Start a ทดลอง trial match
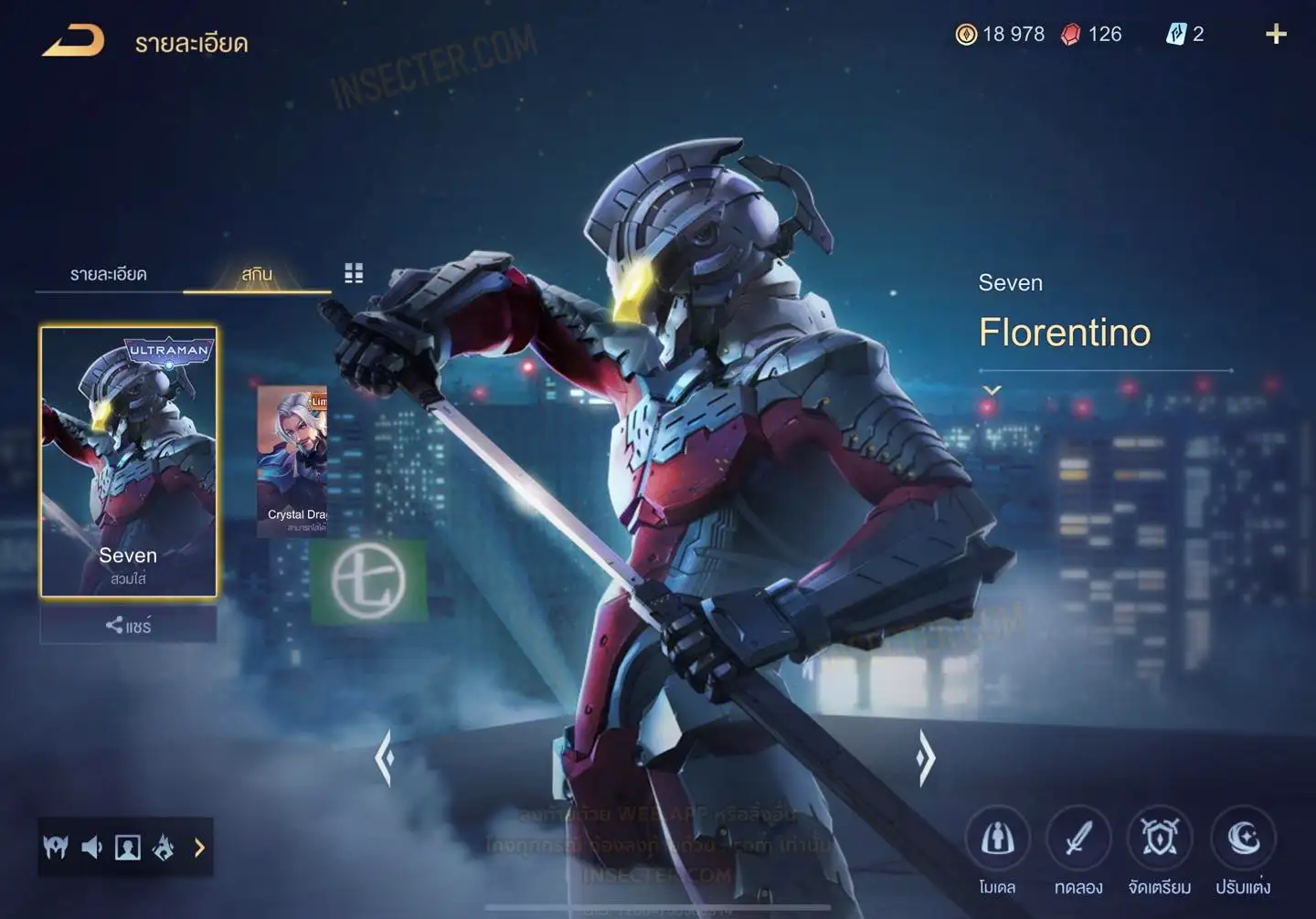The height and width of the screenshot is (919, 1316). click(1078, 840)
